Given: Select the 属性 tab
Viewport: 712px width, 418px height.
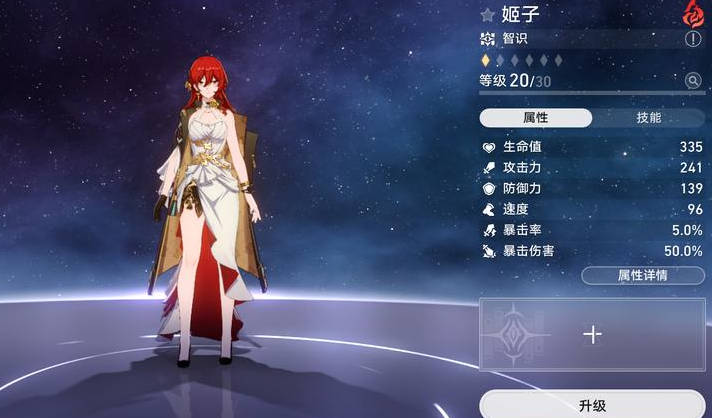Looking at the screenshot, I should [536, 117].
